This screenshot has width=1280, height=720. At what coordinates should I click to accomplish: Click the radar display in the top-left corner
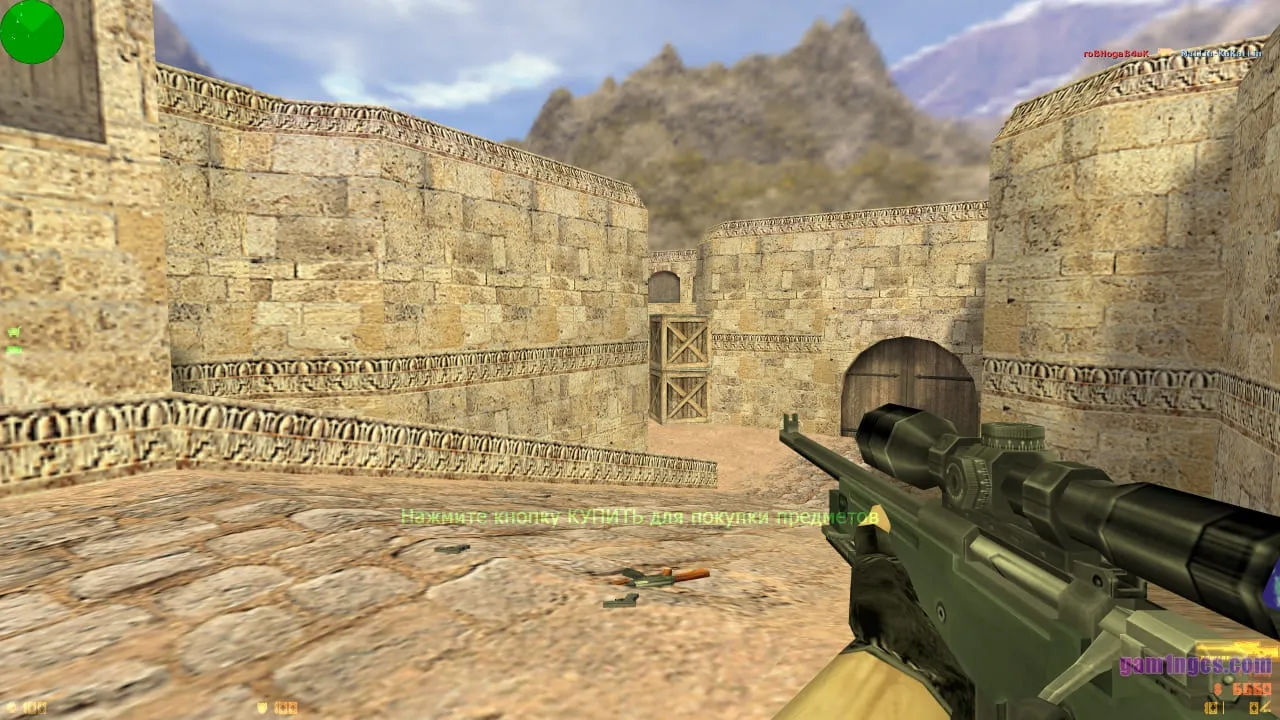click(x=31, y=32)
